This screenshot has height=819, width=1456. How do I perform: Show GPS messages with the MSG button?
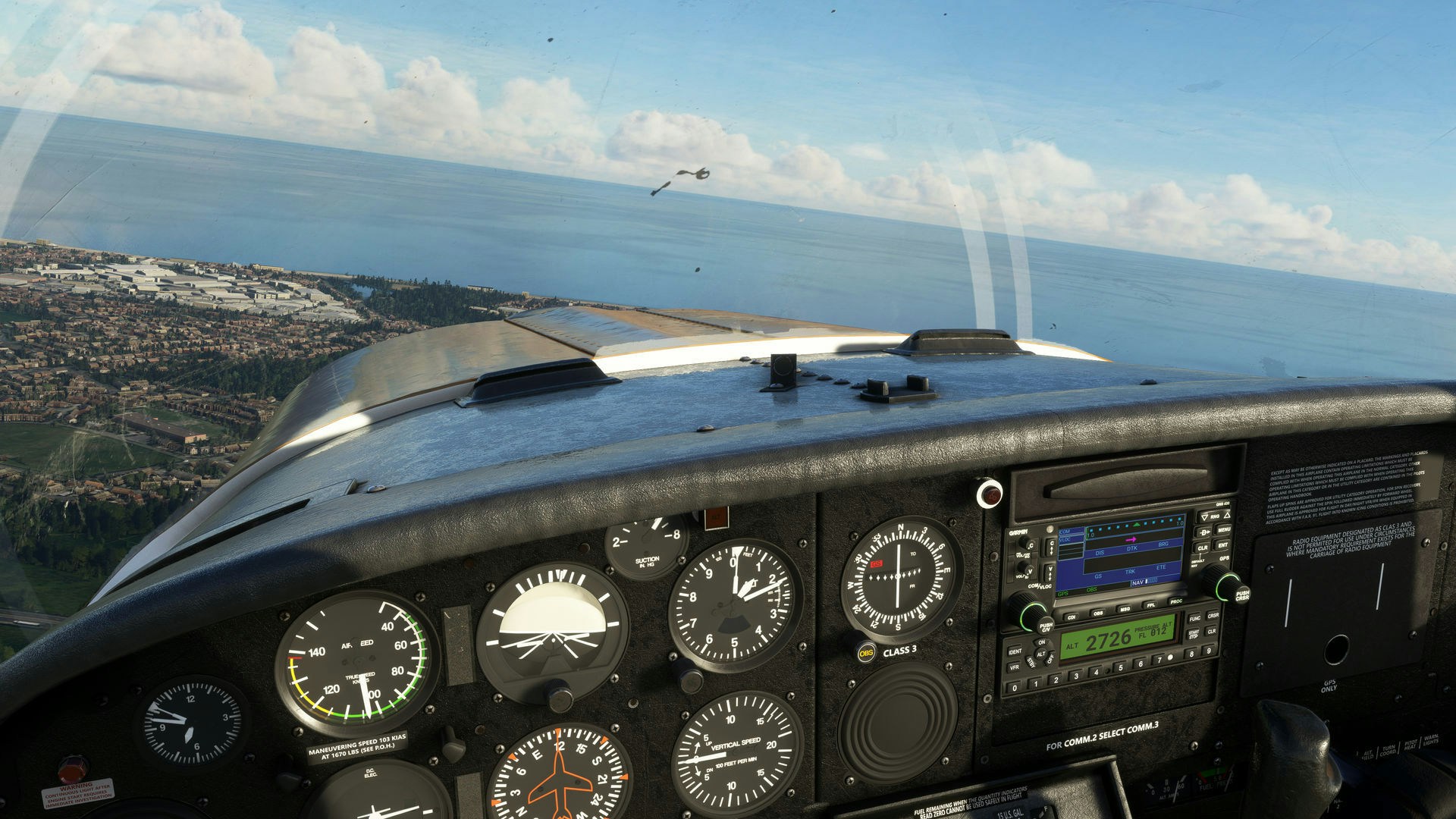click(x=1124, y=610)
